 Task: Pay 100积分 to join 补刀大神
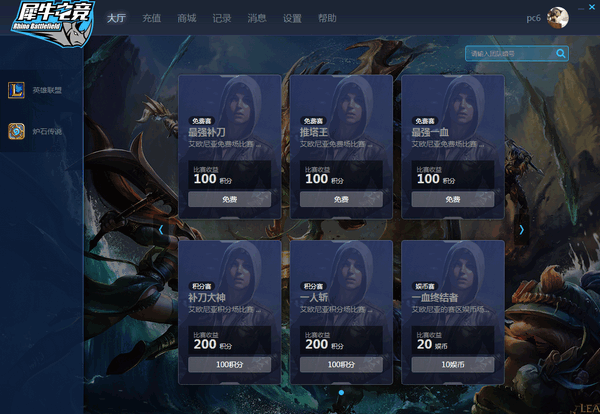click(229, 364)
